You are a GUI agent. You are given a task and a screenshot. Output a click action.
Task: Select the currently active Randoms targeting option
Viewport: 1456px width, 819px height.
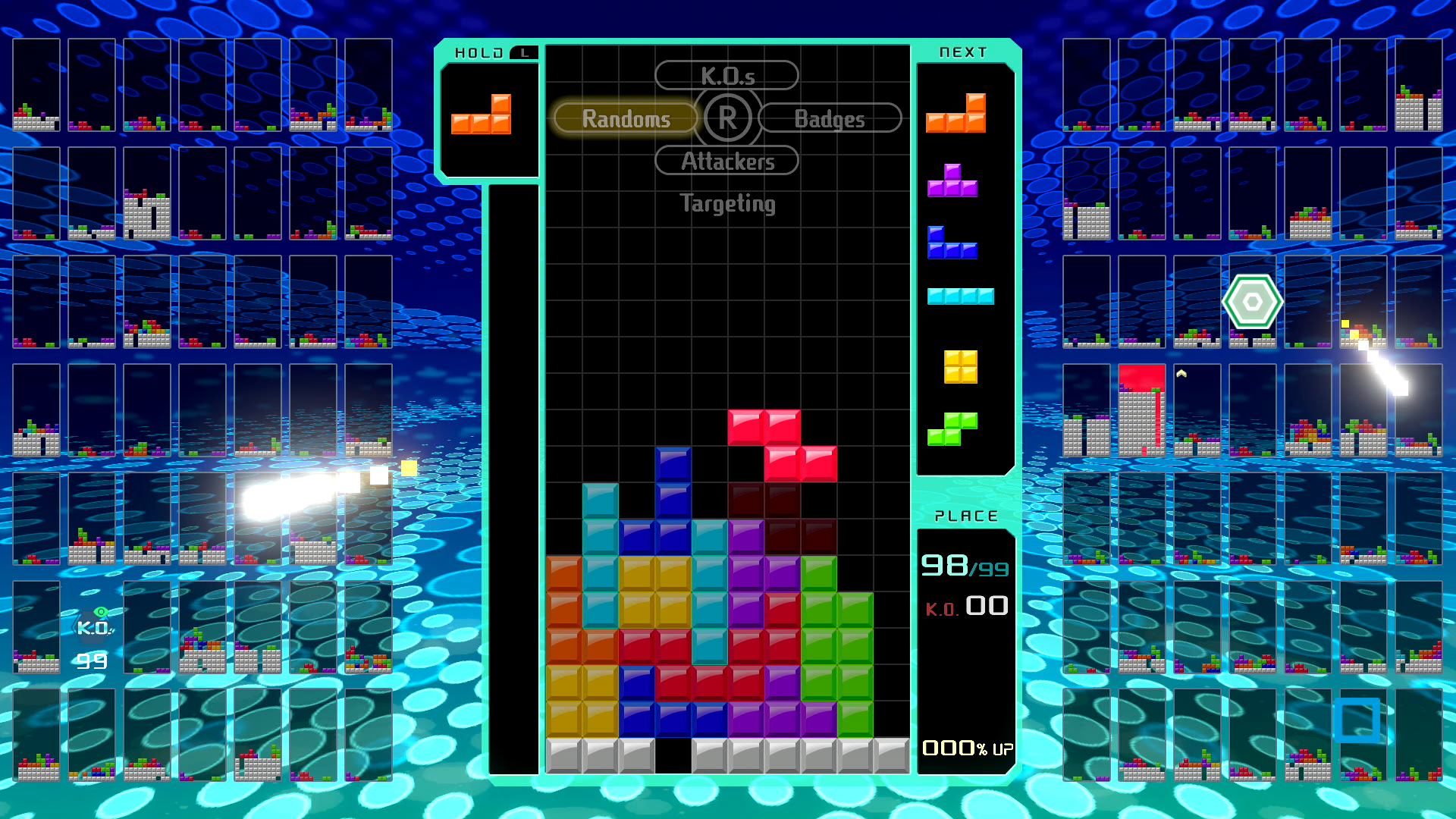[x=626, y=118]
